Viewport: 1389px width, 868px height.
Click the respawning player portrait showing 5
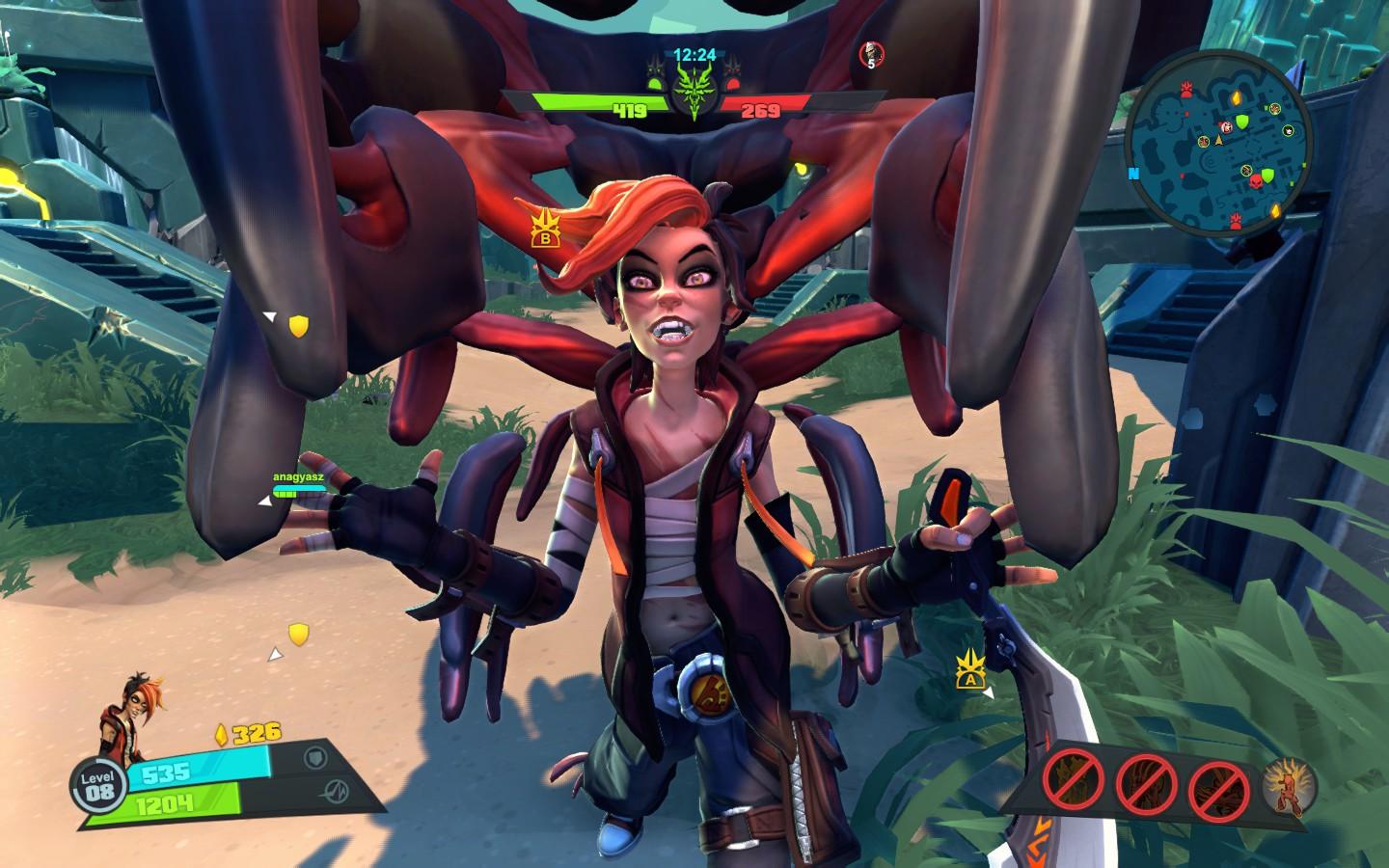[872, 56]
